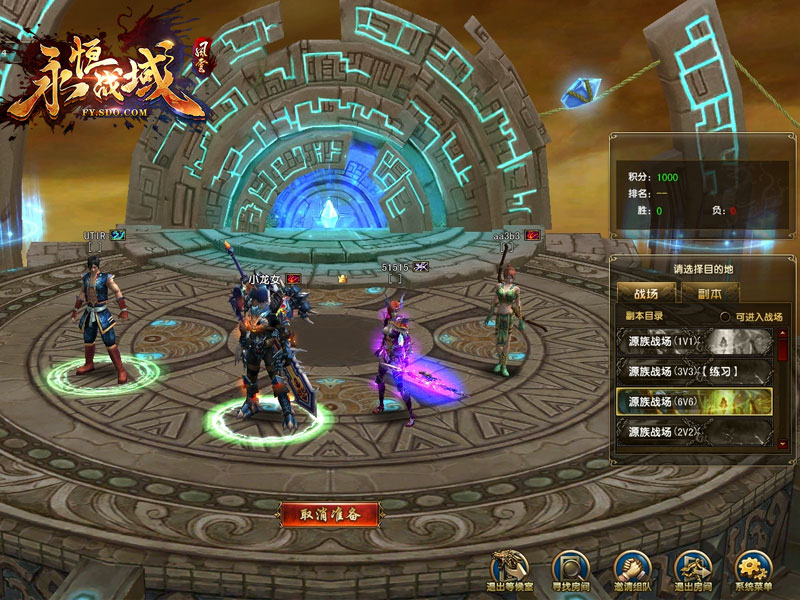Toggle the 可进入战场 filter option
800x600 pixels.
(727, 317)
